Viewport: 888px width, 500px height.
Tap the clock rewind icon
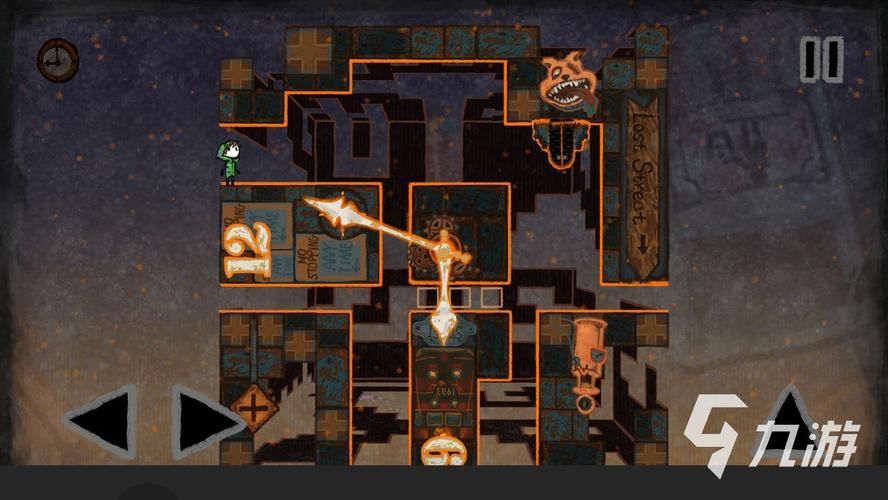point(57,59)
